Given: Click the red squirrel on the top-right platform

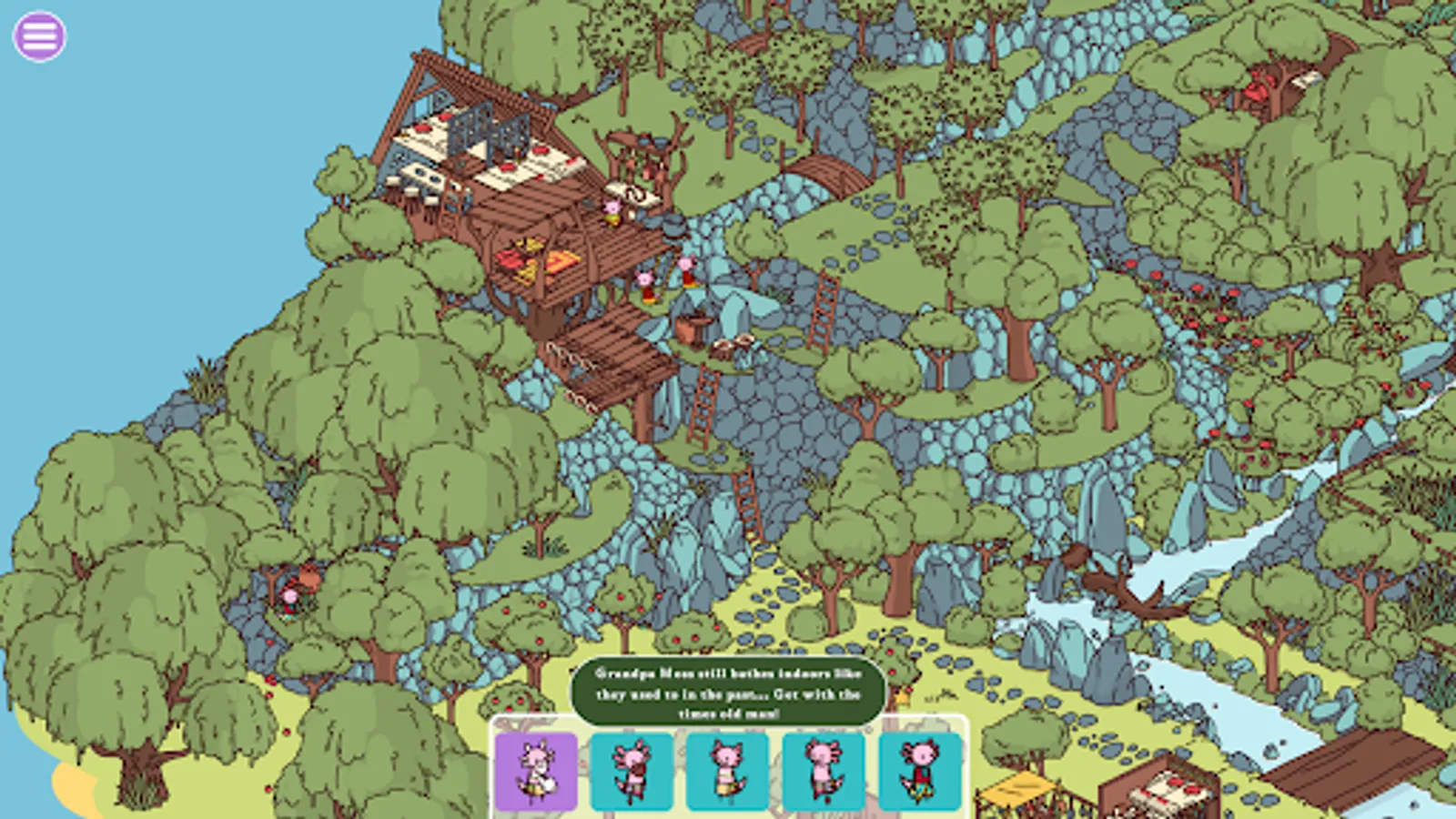Looking at the screenshot, I should pyautogui.click(x=1256, y=86).
